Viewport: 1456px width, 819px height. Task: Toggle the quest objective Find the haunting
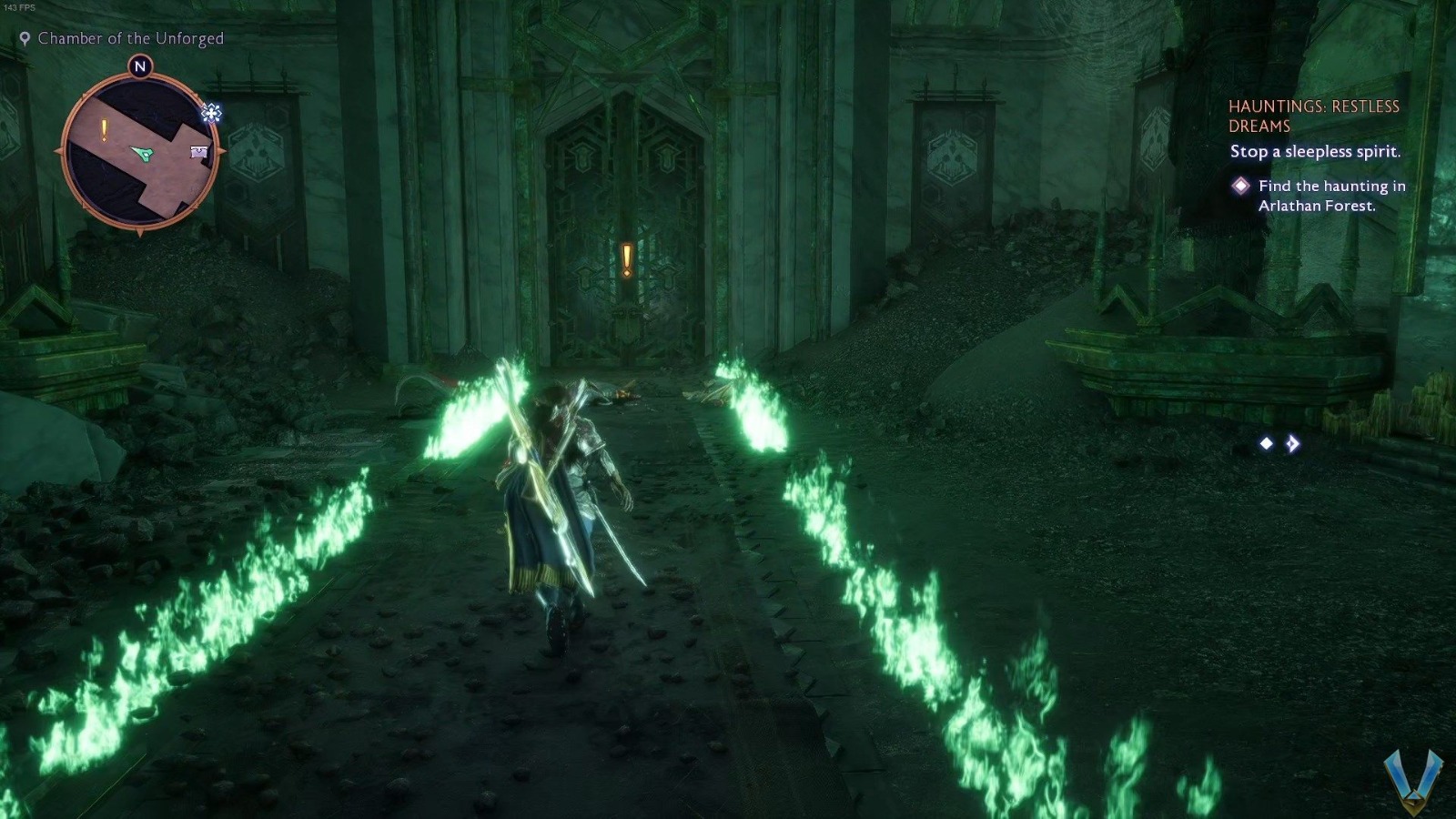click(x=1332, y=196)
